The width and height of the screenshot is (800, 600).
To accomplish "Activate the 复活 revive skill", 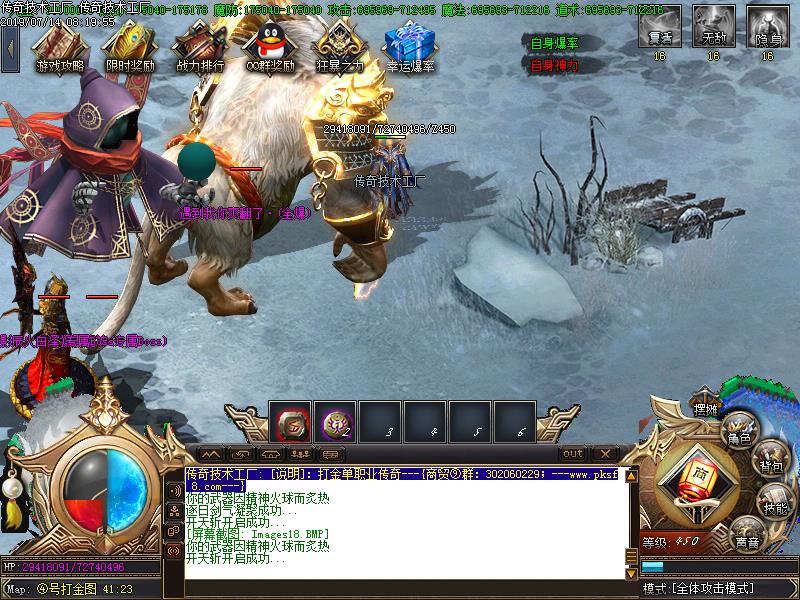I will (x=659, y=26).
